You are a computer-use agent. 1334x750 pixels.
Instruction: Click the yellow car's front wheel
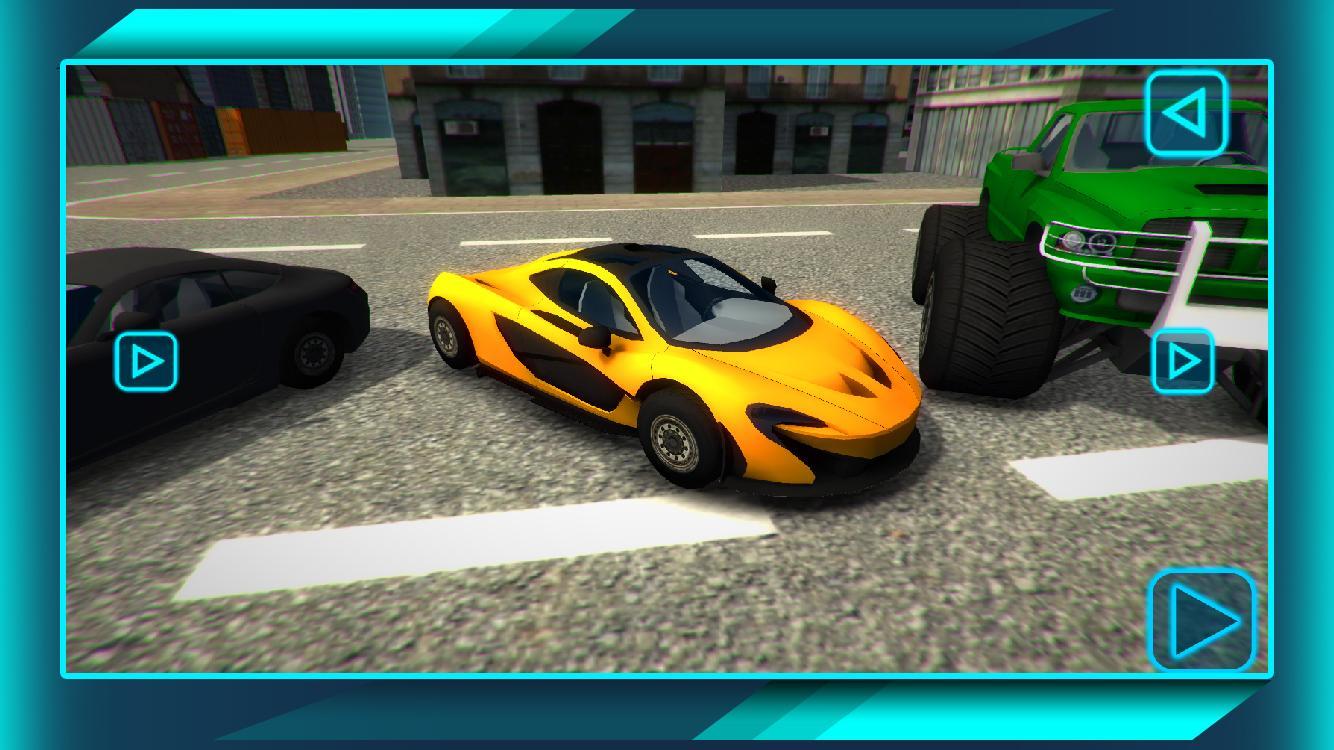coord(673,440)
